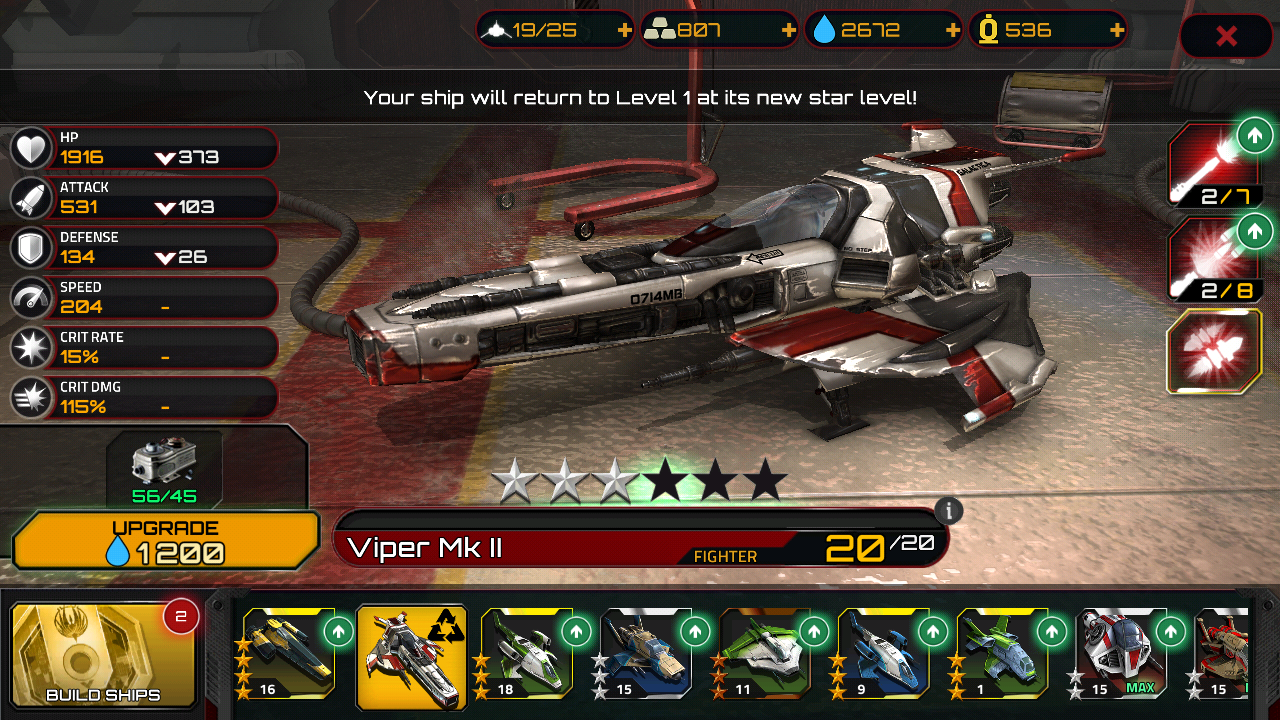Buy more metal bars resource
This screenshot has height=720, width=1280.
coord(788,30)
